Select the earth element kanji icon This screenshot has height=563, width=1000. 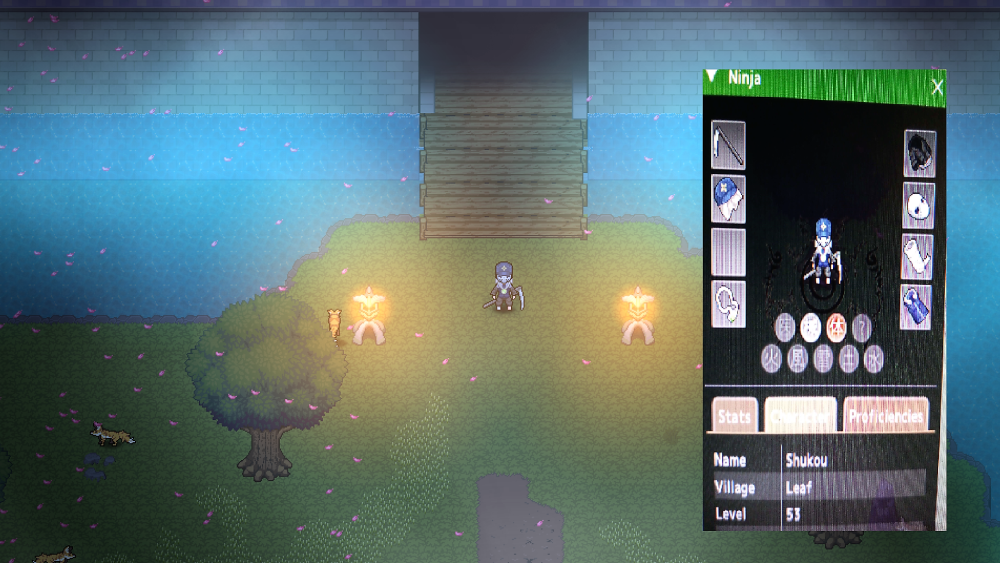[x=849, y=359]
